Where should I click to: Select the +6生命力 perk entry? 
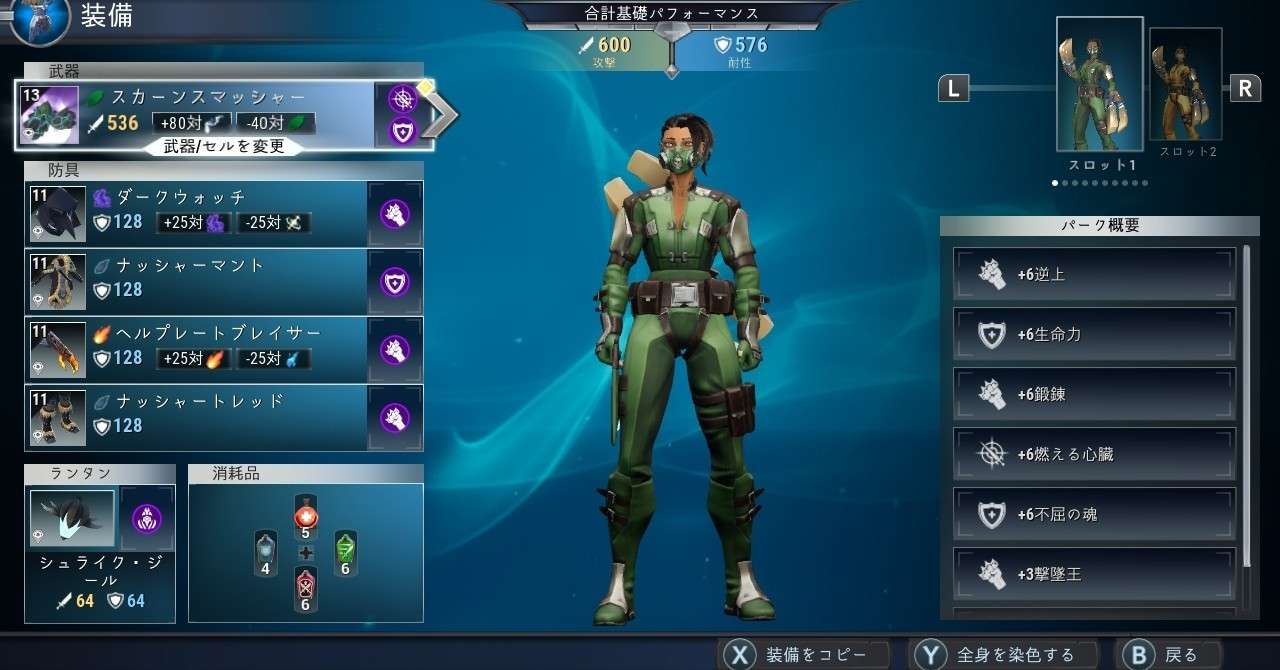tap(1094, 334)
